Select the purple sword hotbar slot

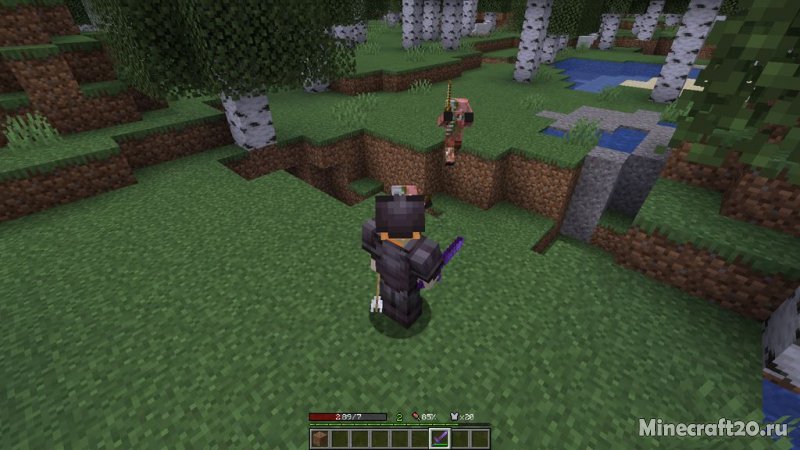click(x=441, y=438)
